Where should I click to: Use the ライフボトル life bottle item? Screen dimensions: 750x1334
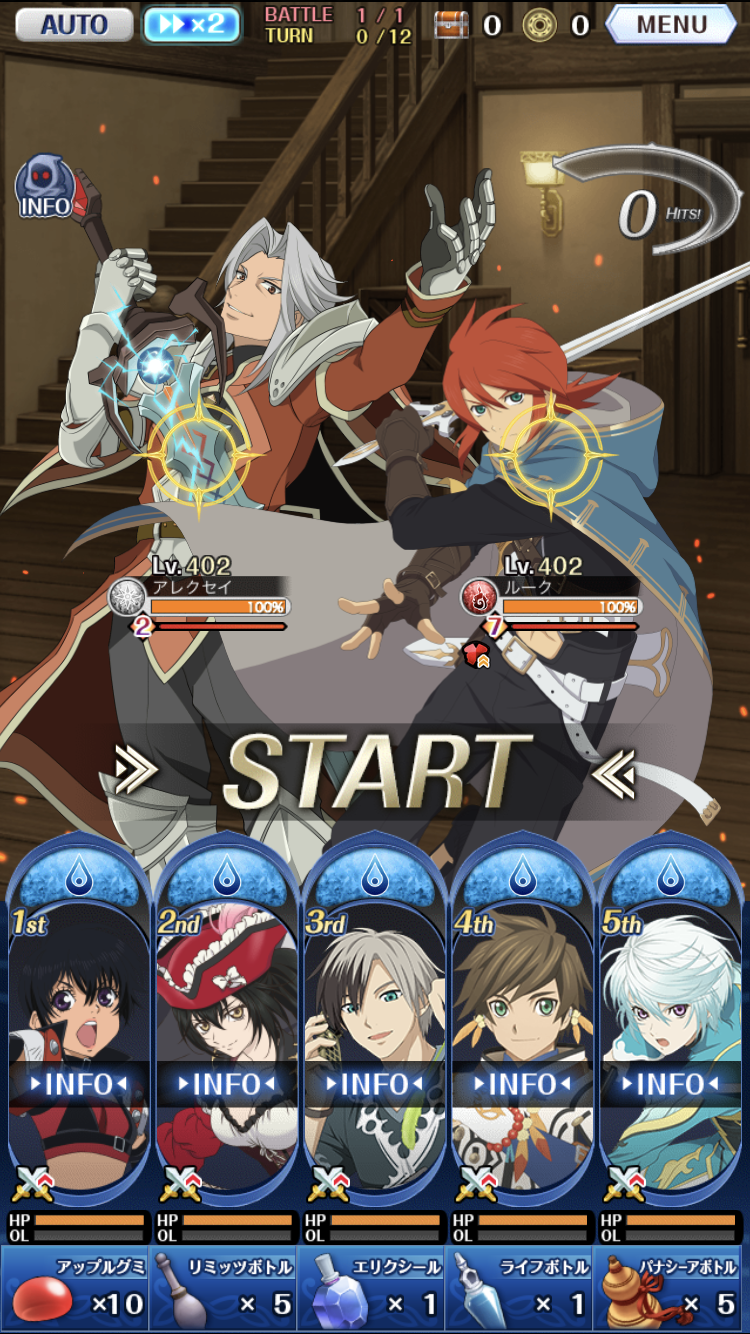[x=519, y=1290]
